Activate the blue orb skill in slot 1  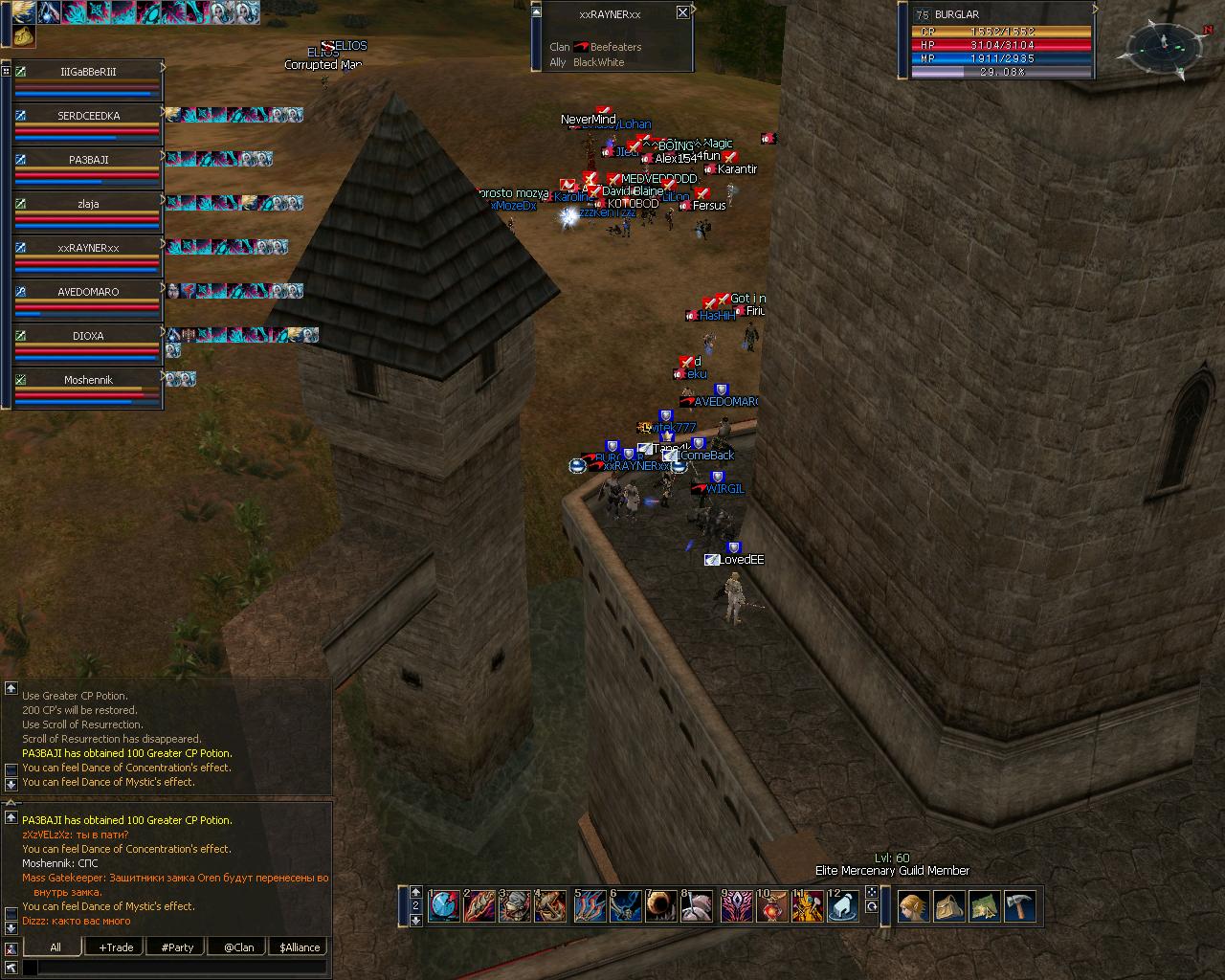click(x=444, y=905)
